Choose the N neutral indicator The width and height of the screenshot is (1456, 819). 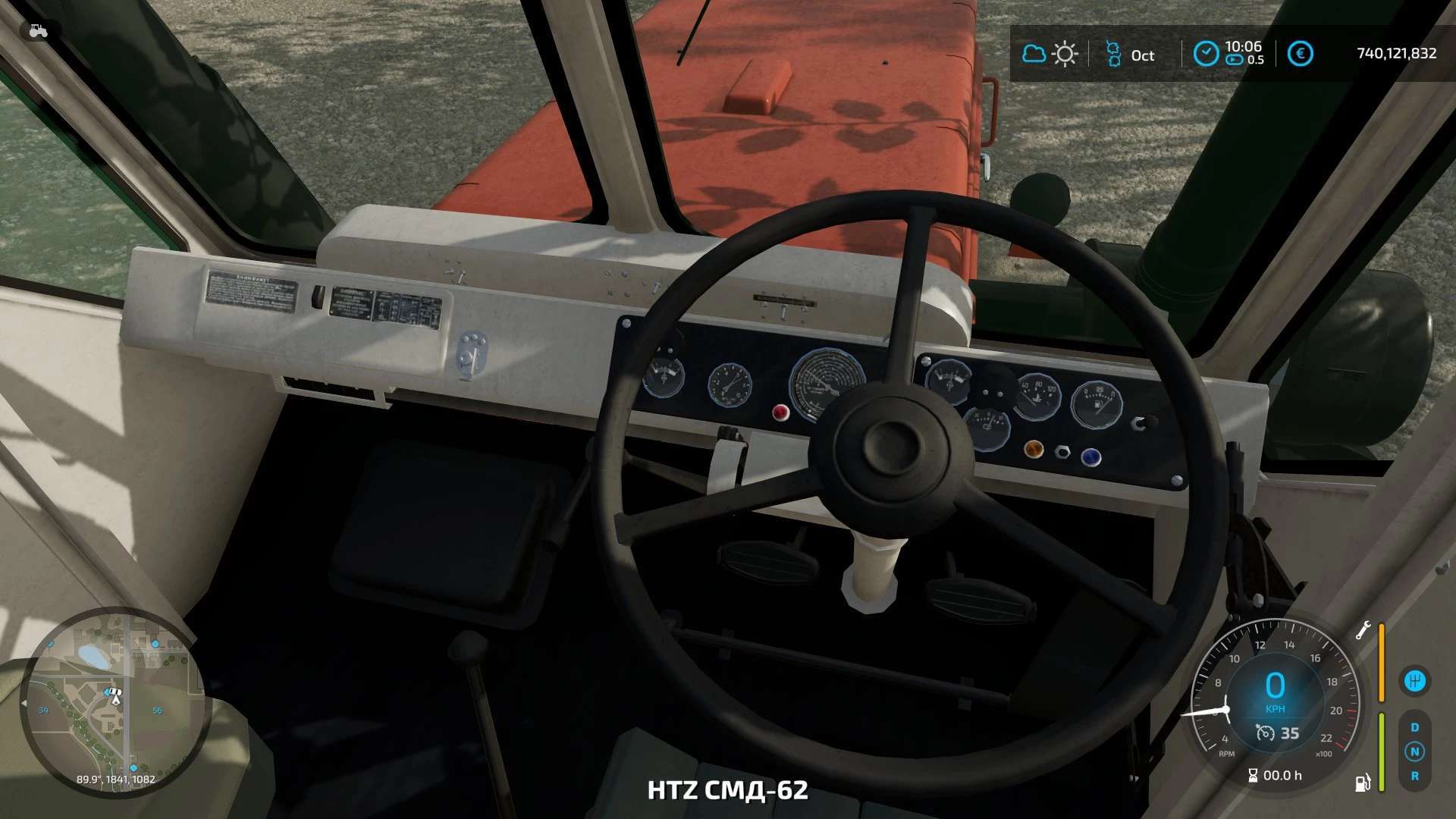pyautogui.click(x=1414, y=752)
